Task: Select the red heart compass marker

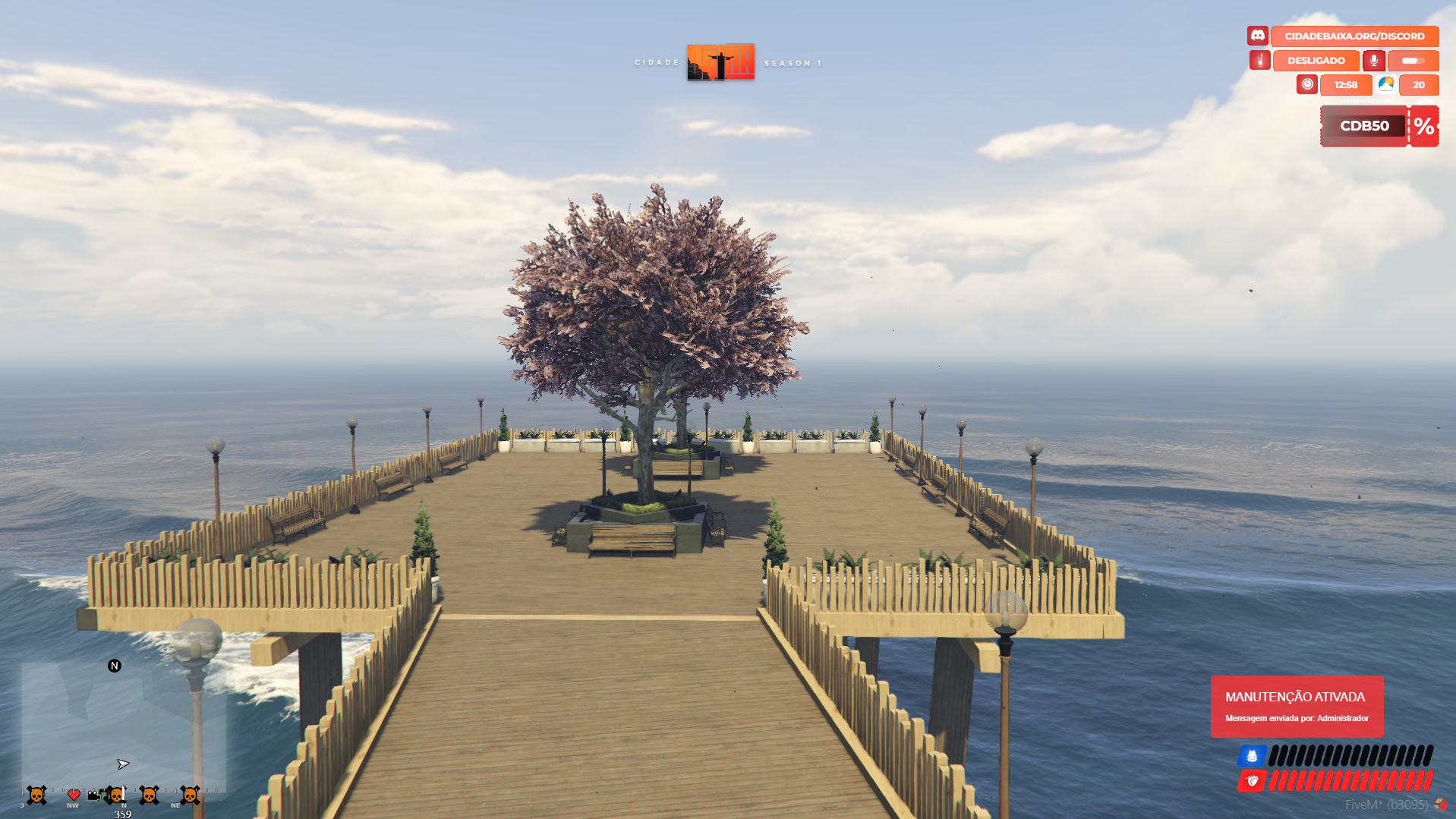Action: 74,795
